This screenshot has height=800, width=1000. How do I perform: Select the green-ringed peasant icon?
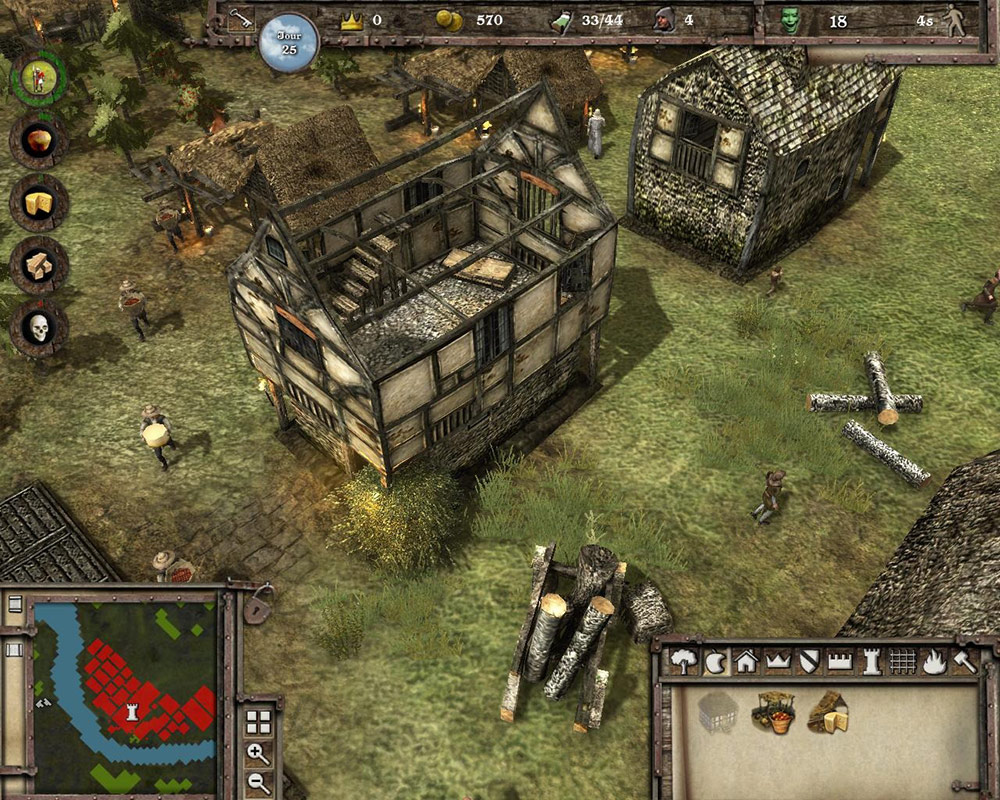(38, 78)
